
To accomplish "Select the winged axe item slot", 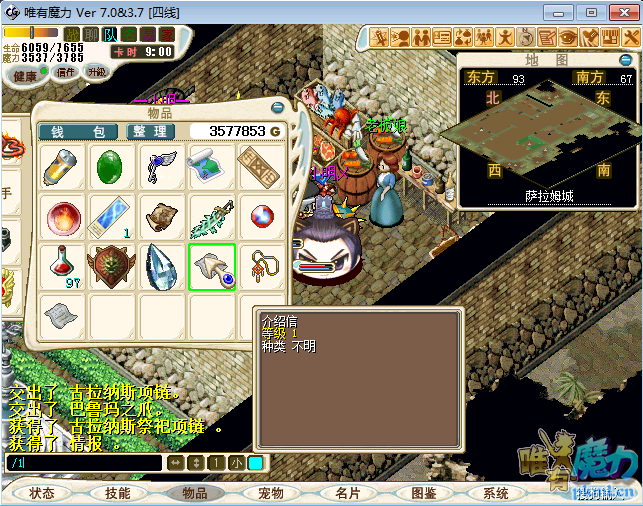I will pos(163,167).
